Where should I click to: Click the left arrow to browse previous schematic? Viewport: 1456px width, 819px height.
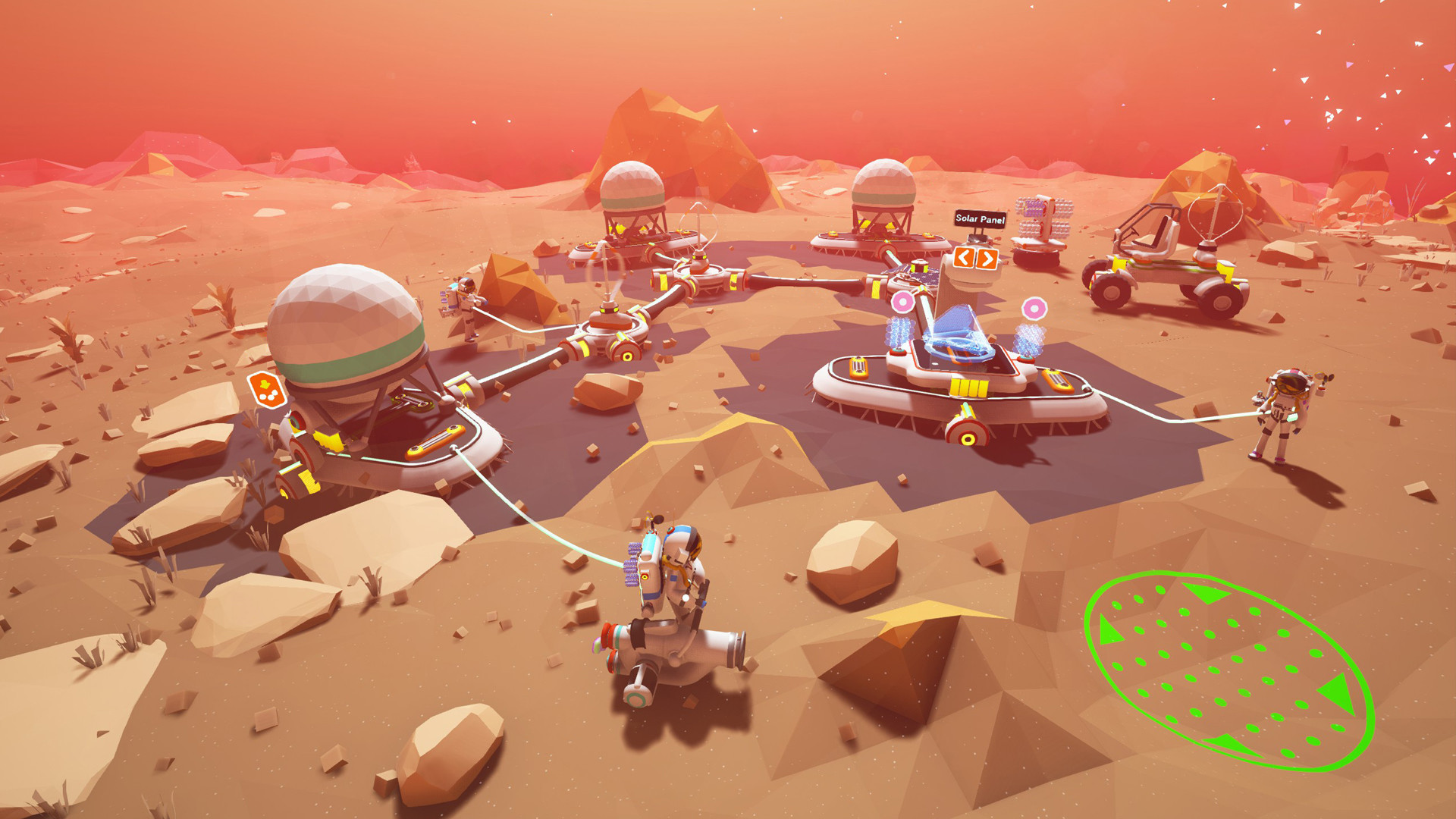pyautogui.click(x=962, y=257)
